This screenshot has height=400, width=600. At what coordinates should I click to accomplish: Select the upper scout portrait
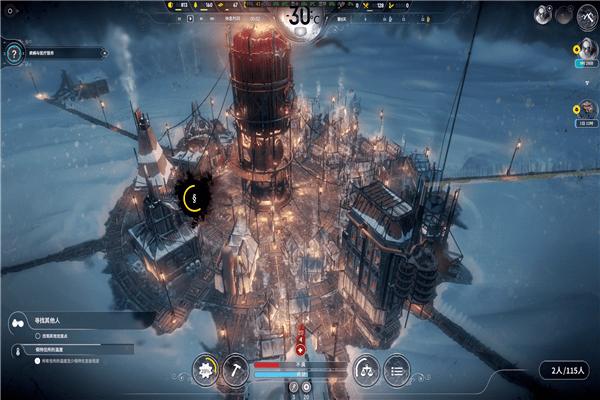coord(585,50)
